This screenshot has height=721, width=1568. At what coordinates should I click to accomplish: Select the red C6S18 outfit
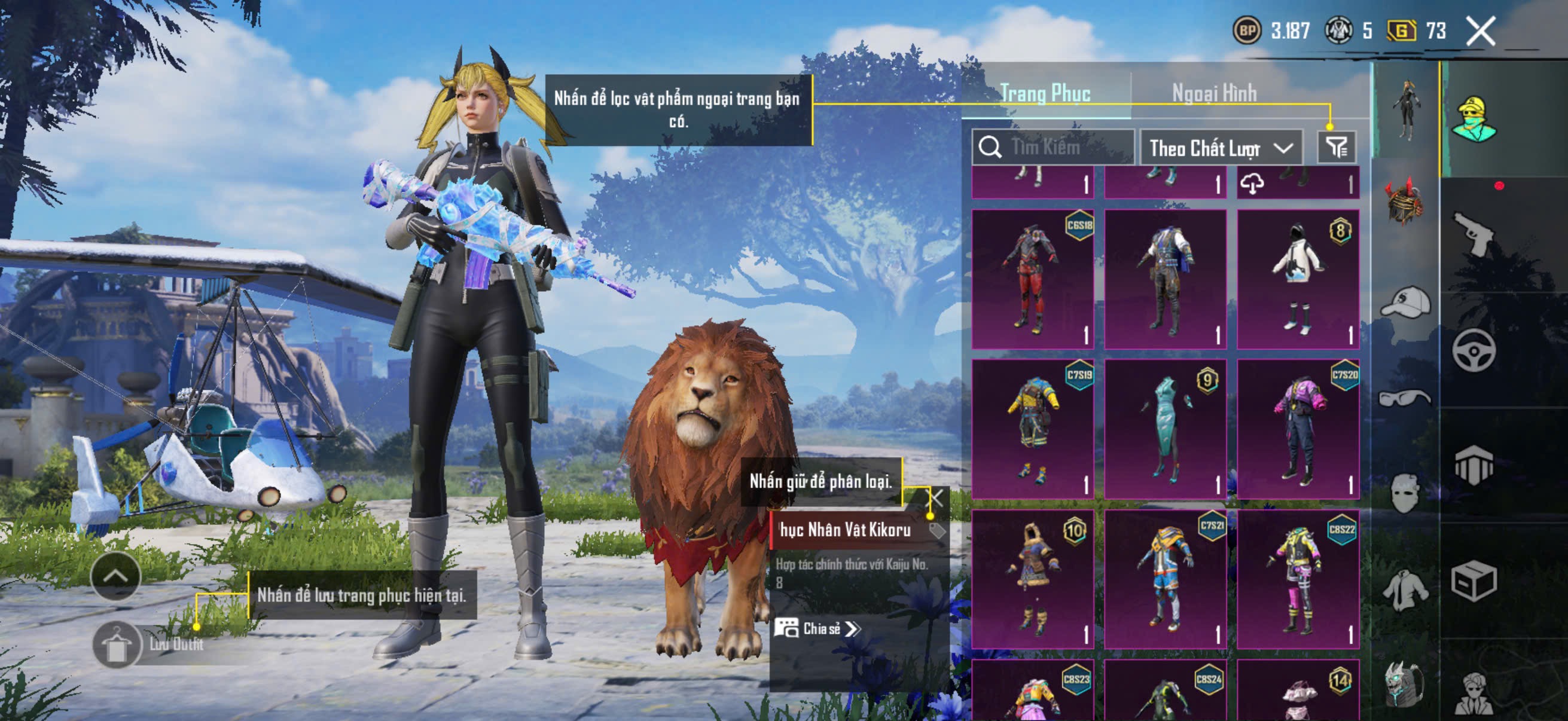(1032, 279)
